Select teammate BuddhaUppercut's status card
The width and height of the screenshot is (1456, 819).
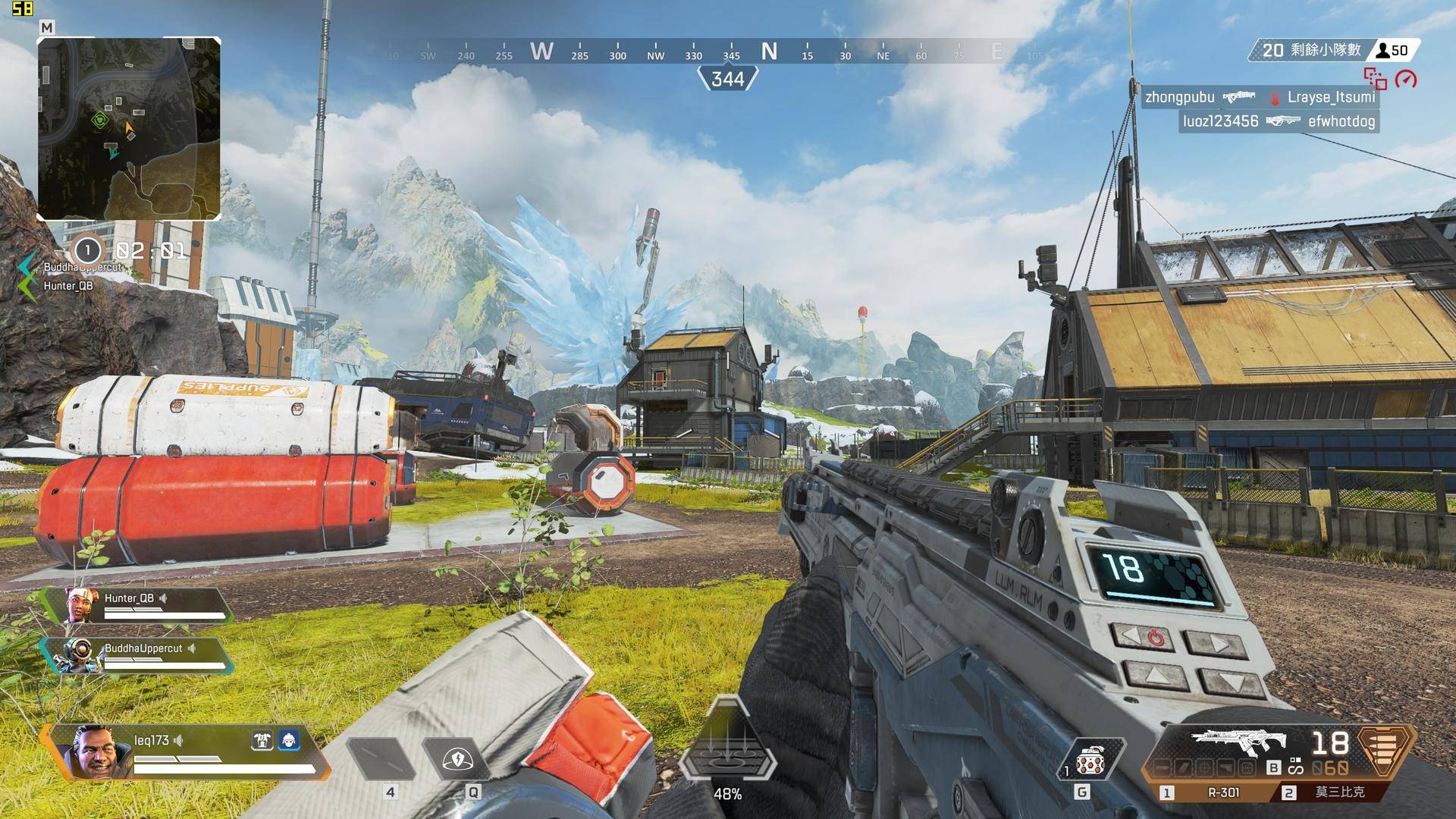(x=135, y=655)
